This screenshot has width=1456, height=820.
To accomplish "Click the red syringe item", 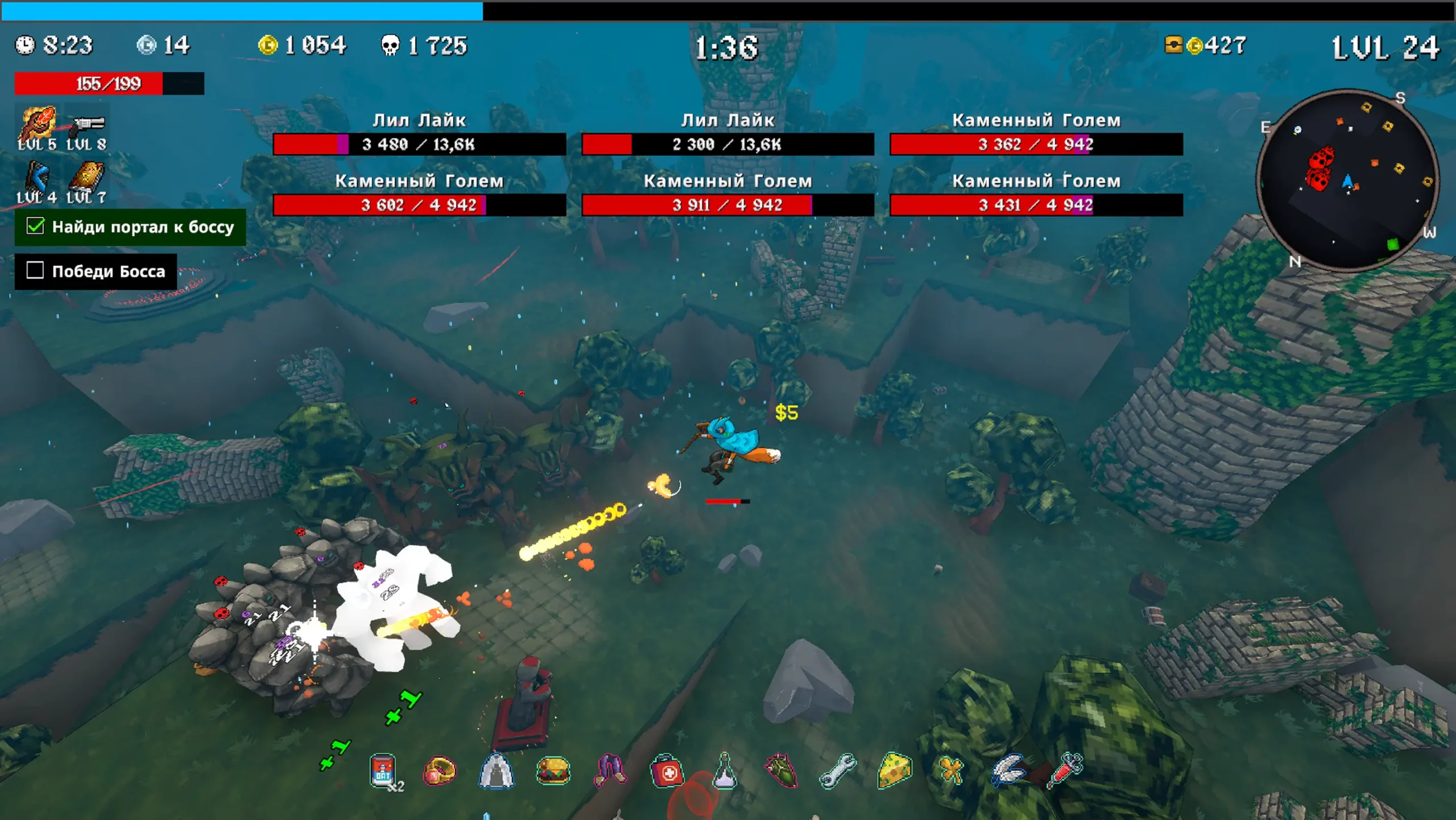I will 1065,770.
